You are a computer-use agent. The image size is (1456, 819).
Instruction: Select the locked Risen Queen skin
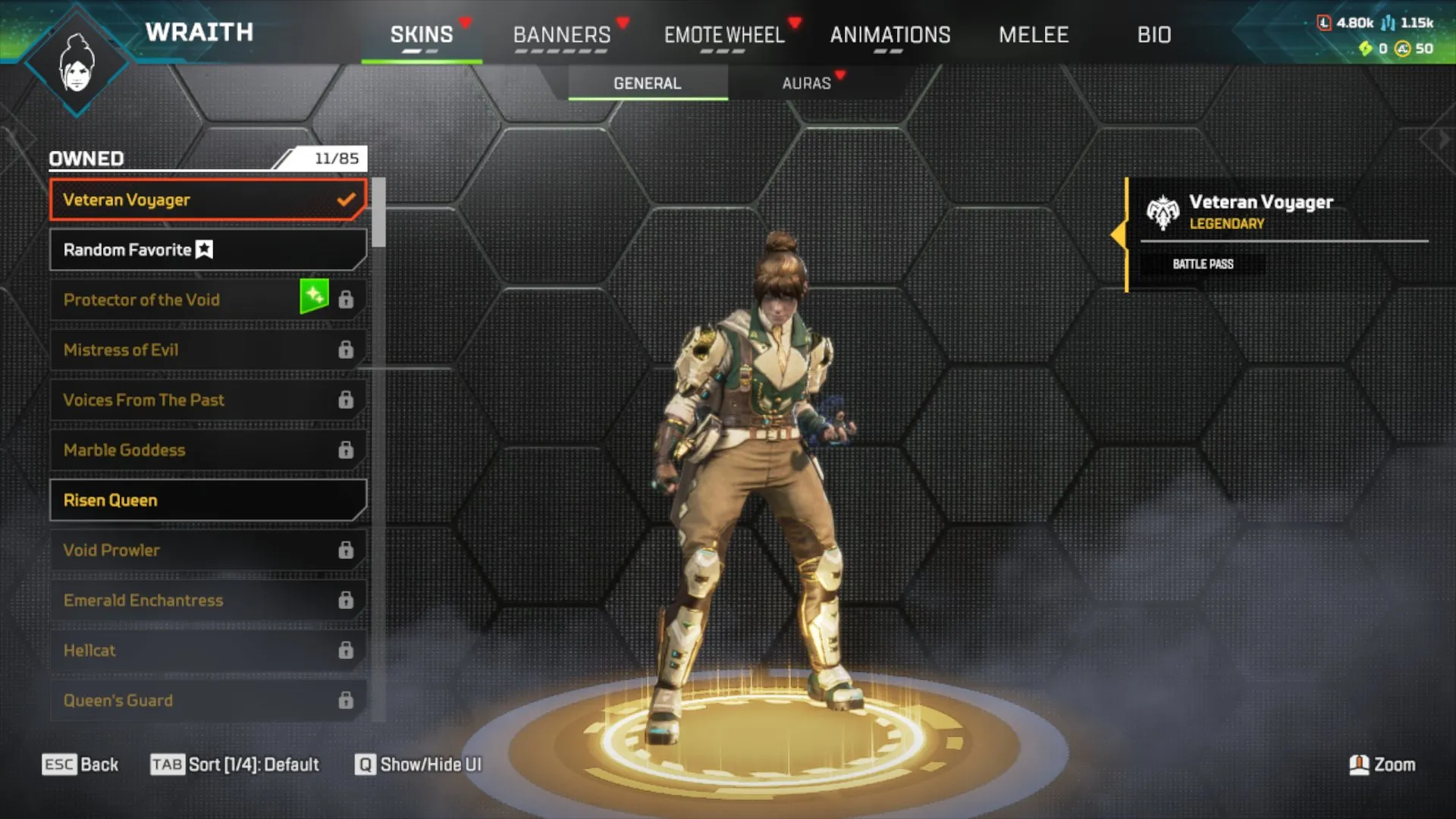tap(207, 500)
